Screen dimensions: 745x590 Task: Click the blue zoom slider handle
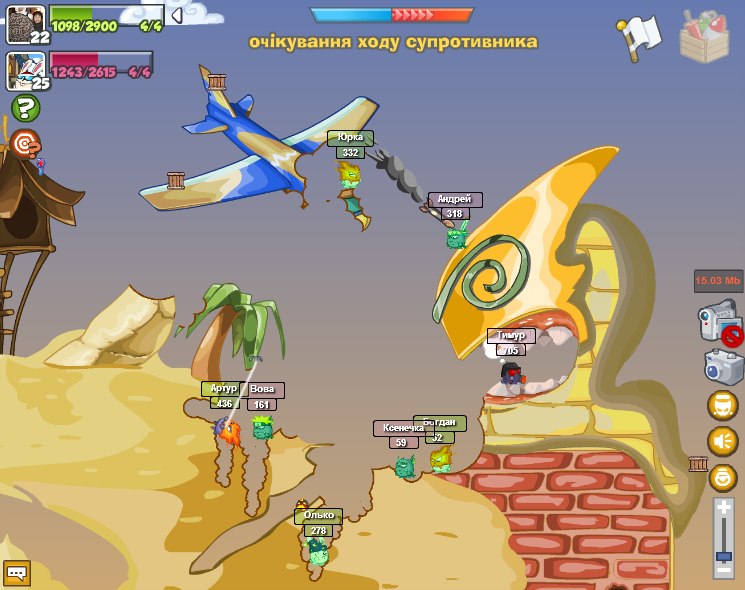[724, 555]
